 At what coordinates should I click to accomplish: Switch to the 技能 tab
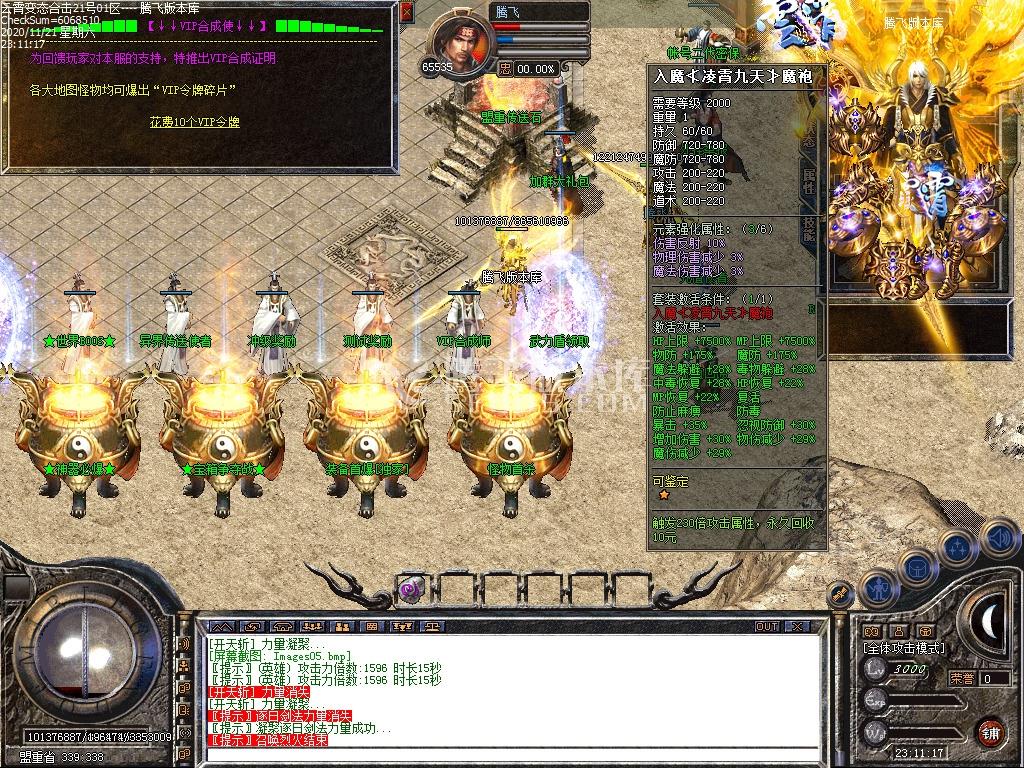(x=809, y=231)
